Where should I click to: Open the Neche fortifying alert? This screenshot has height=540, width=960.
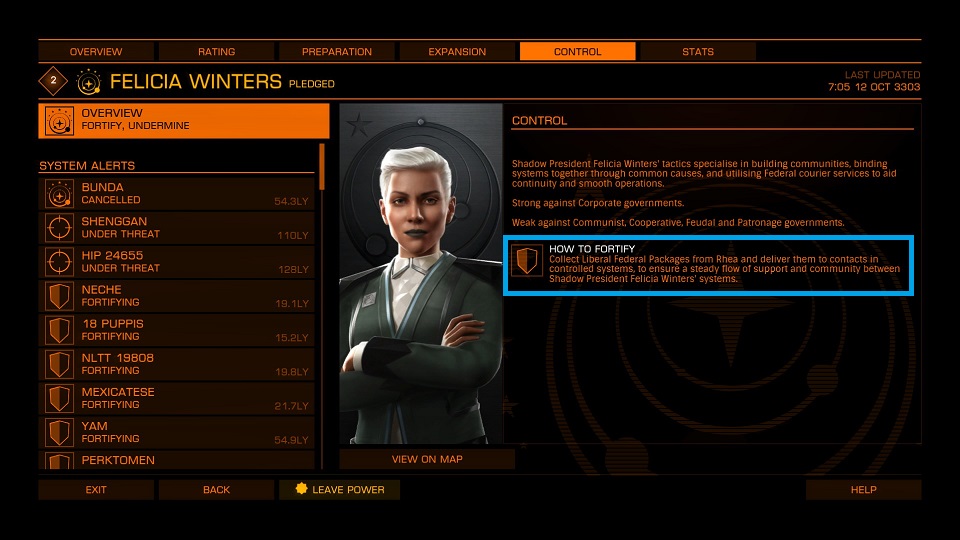click(177, 296)
